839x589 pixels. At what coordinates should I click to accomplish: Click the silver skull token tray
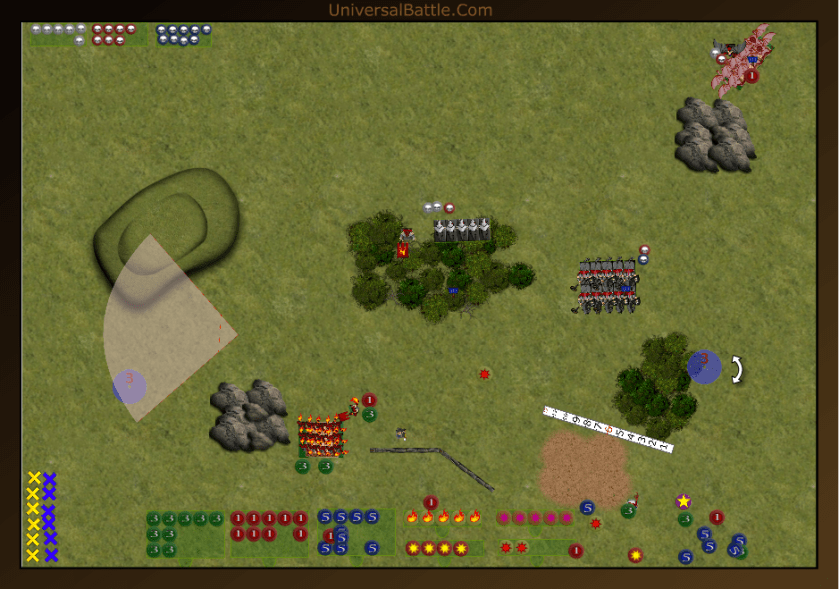pos(58,34)
